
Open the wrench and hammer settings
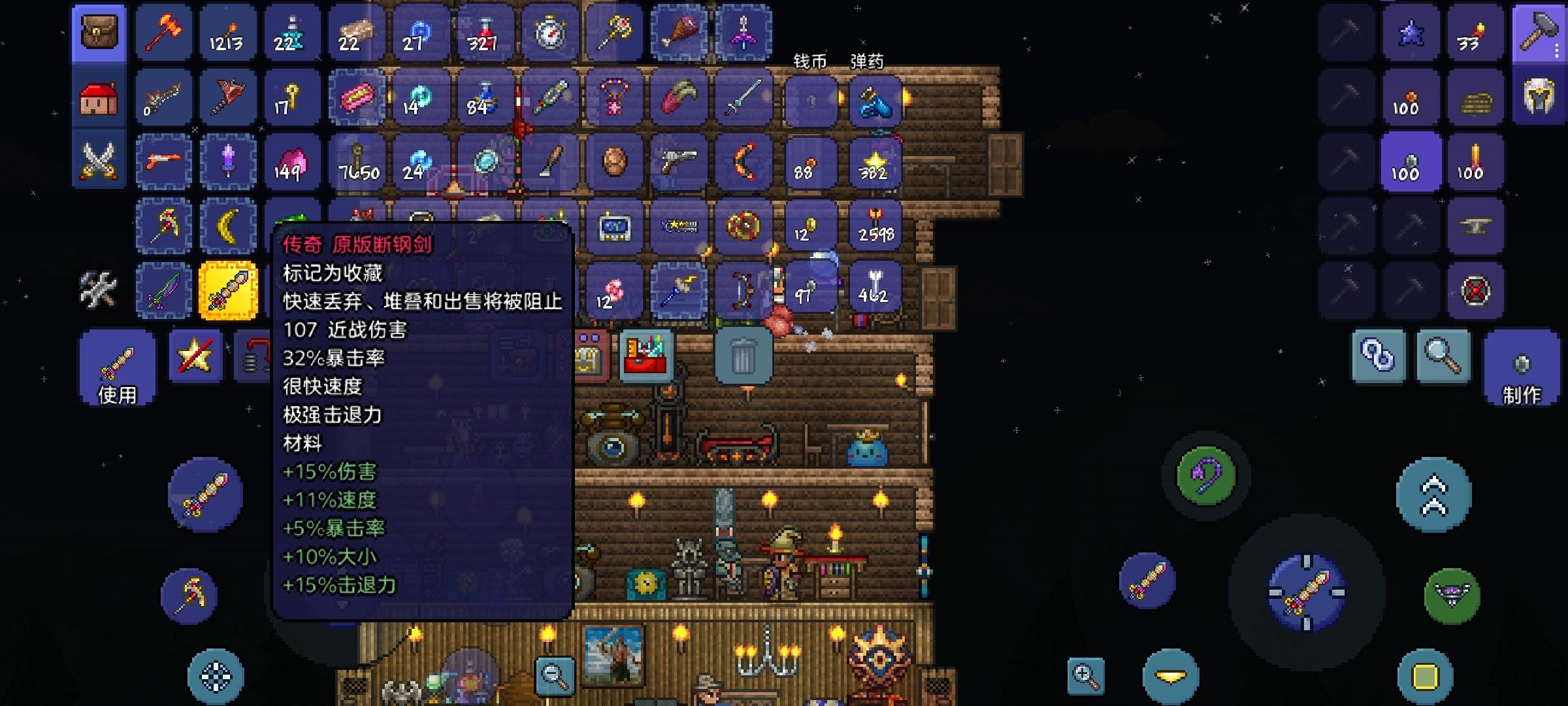pos(98,289)
